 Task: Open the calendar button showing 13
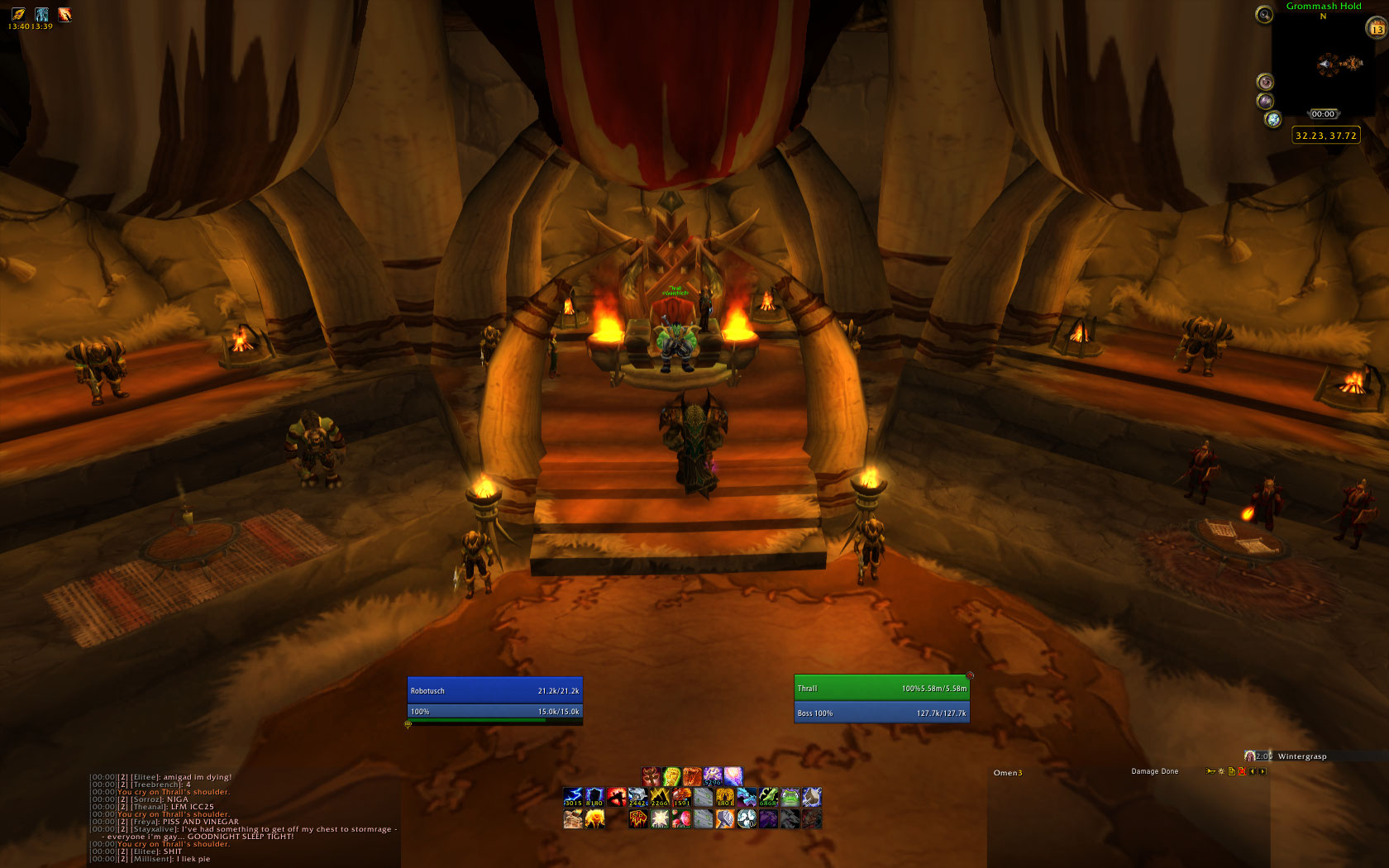coord(1376,29)
